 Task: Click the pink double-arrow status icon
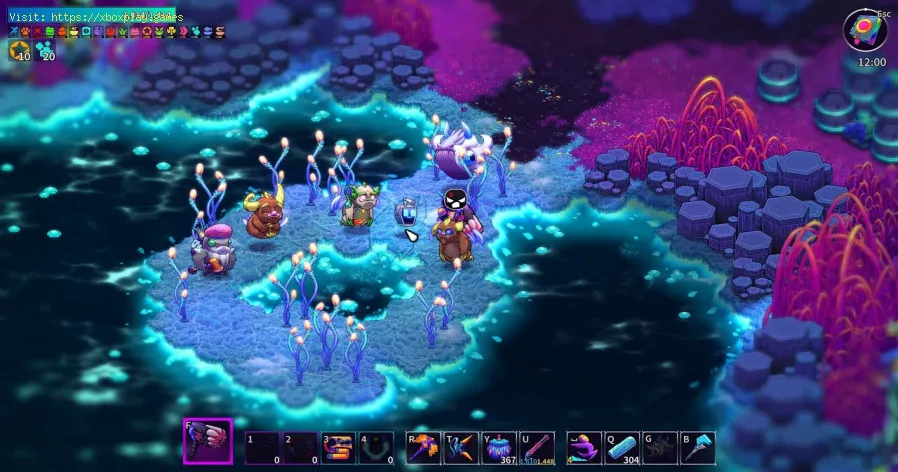tap(183, 32)
